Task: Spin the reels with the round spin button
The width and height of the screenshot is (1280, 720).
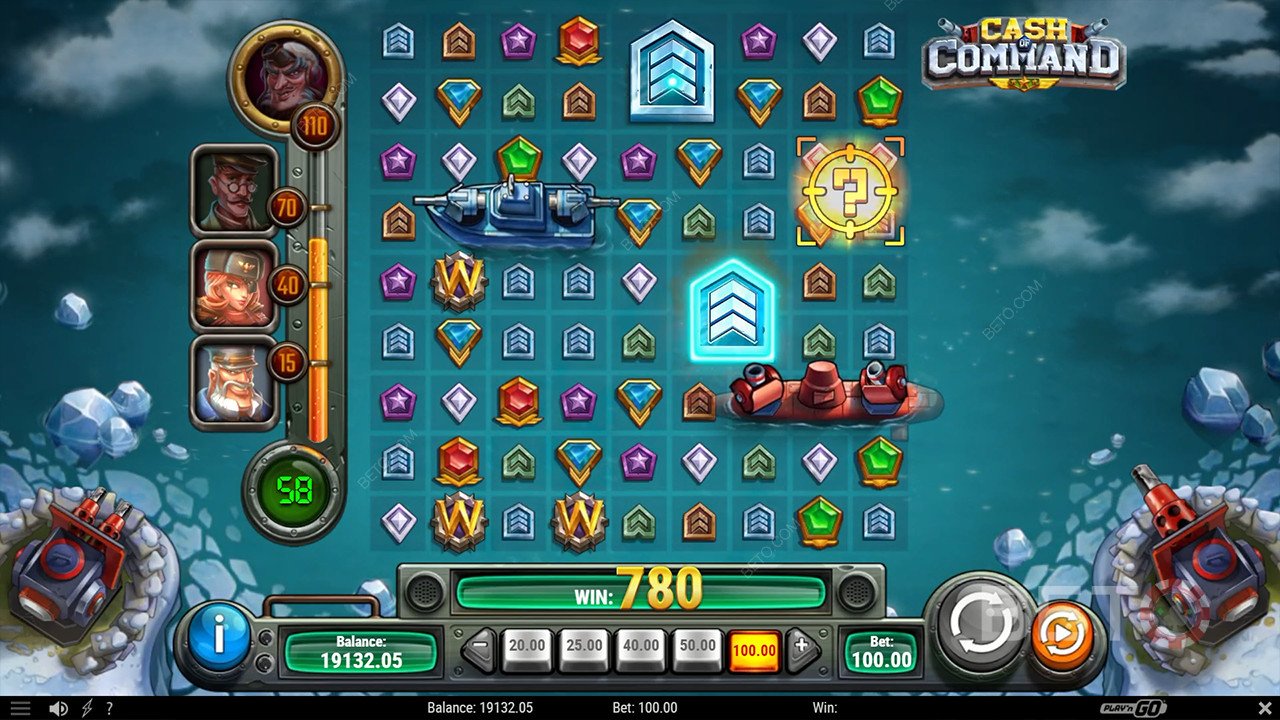Action: coord(981,625)
